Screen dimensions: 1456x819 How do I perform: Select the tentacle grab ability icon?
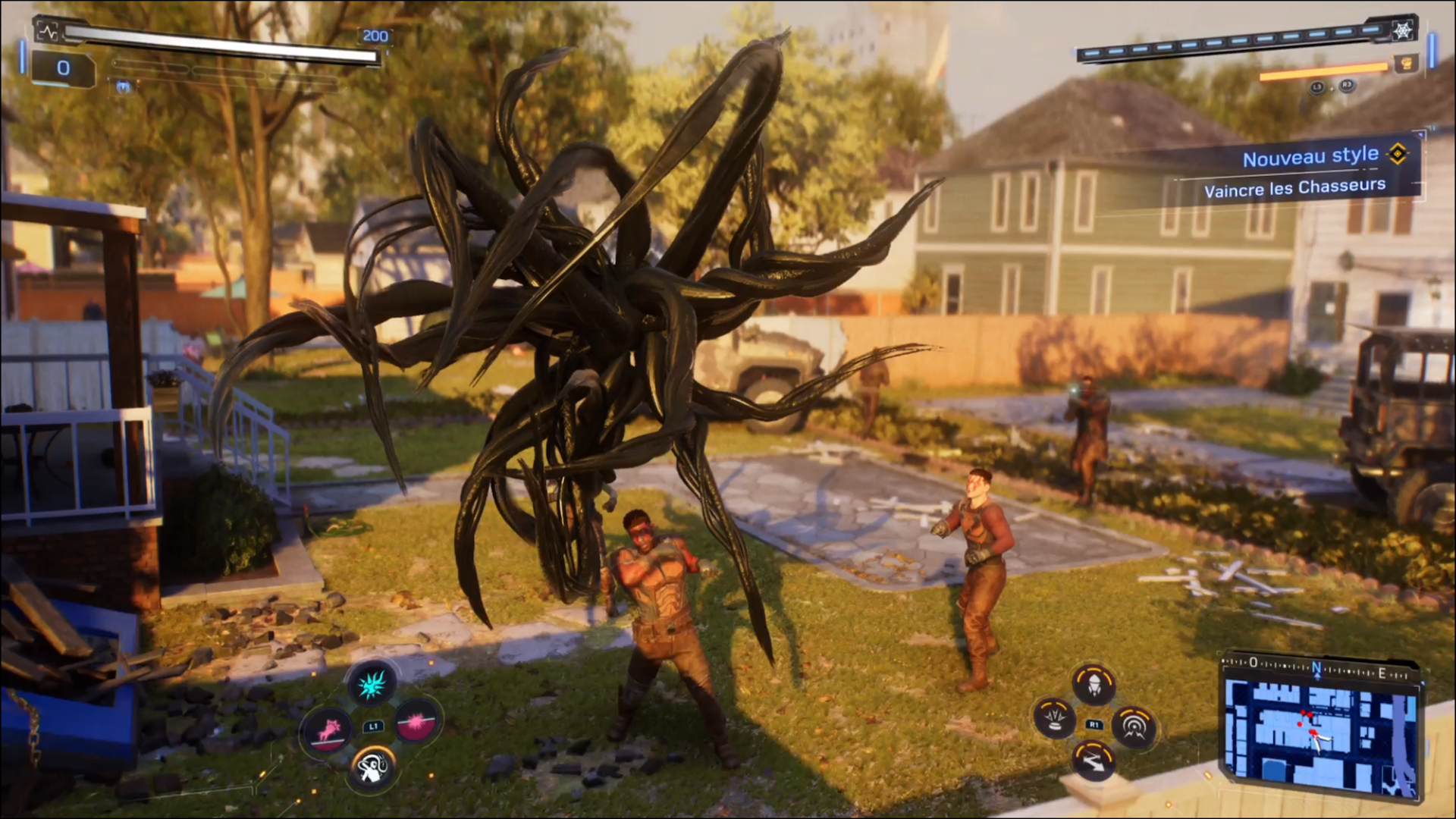372,768
